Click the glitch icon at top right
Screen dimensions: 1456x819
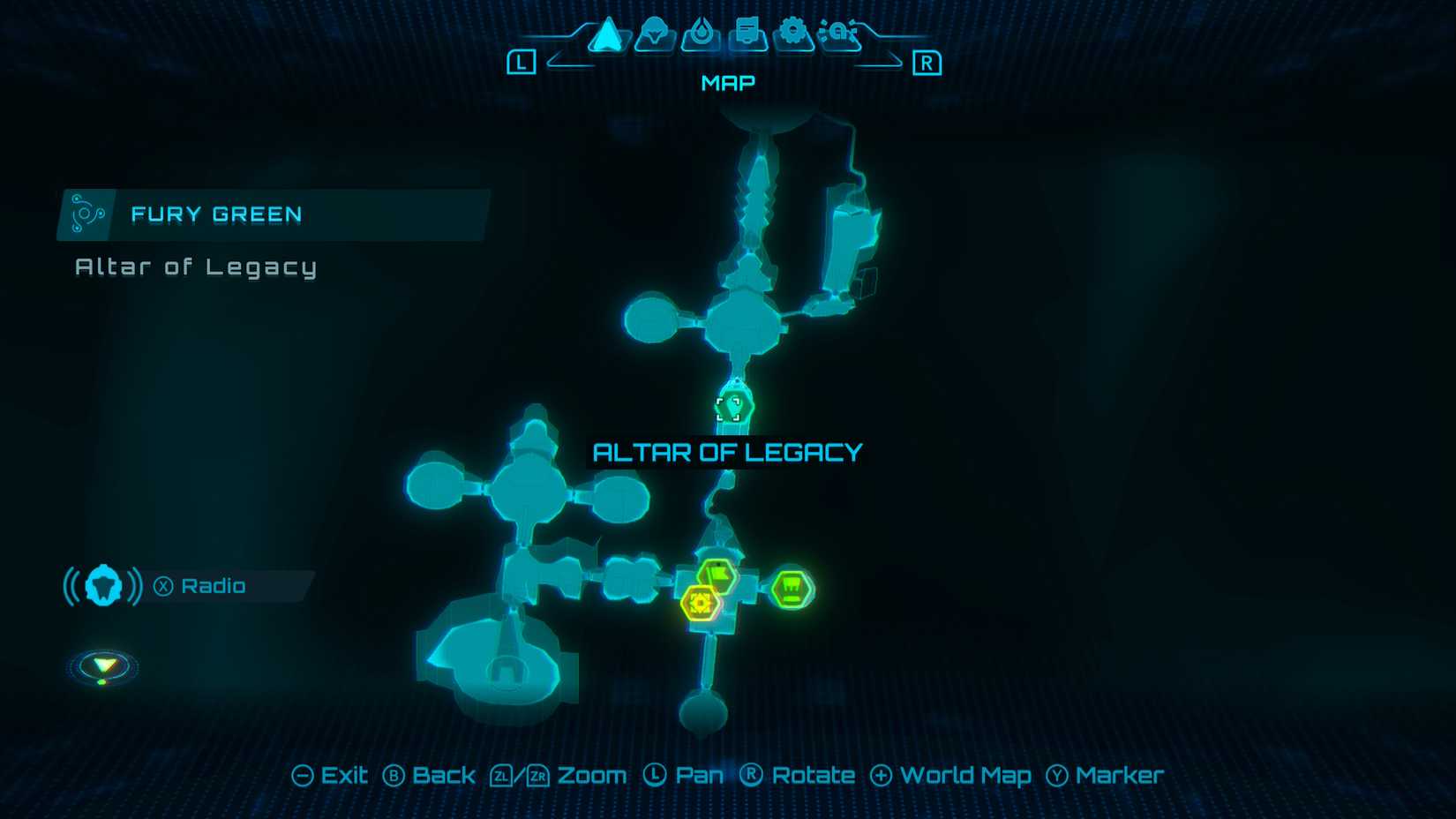pyautogui.click(x=839, y=34)
